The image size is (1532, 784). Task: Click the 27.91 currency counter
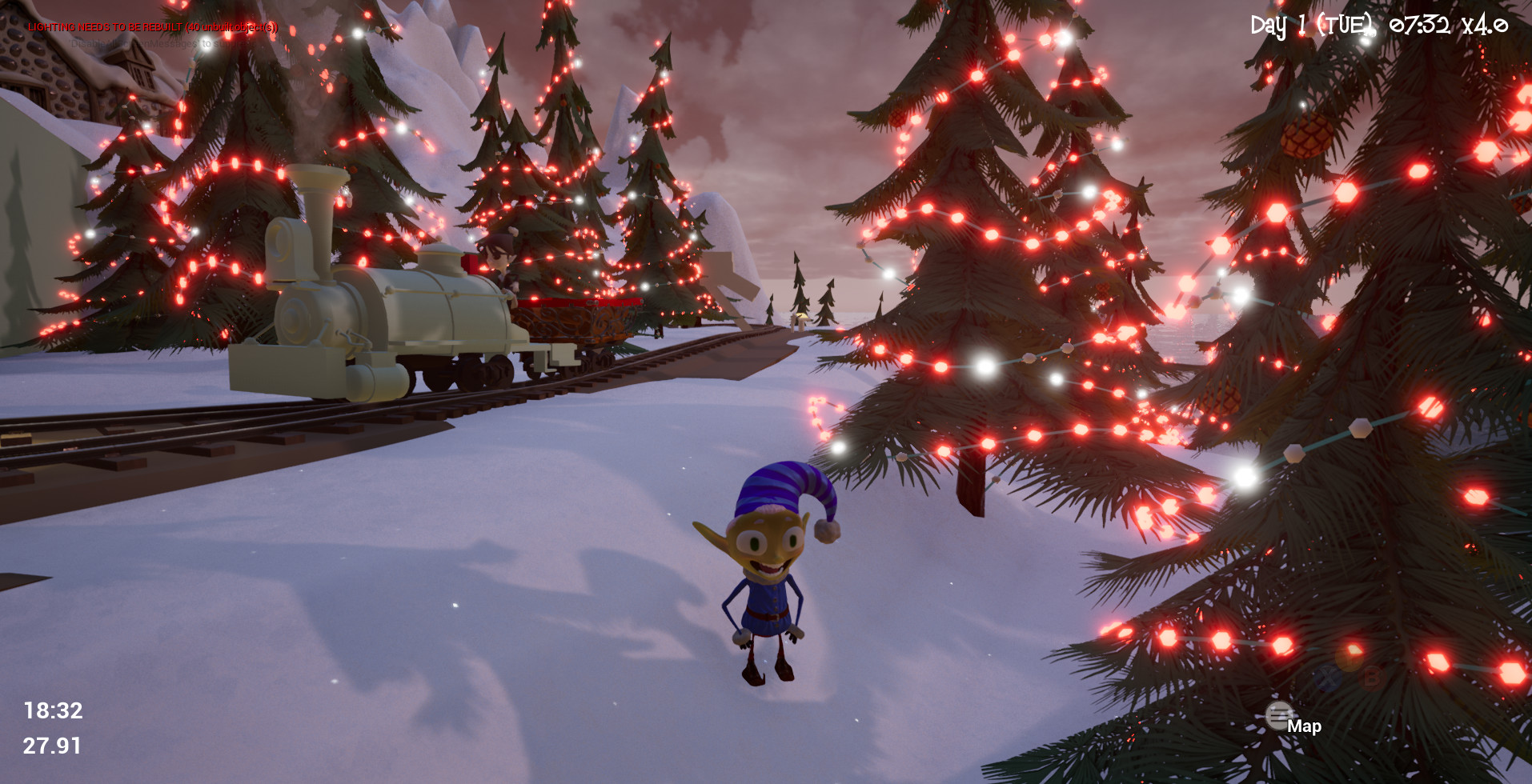(51, 746)
